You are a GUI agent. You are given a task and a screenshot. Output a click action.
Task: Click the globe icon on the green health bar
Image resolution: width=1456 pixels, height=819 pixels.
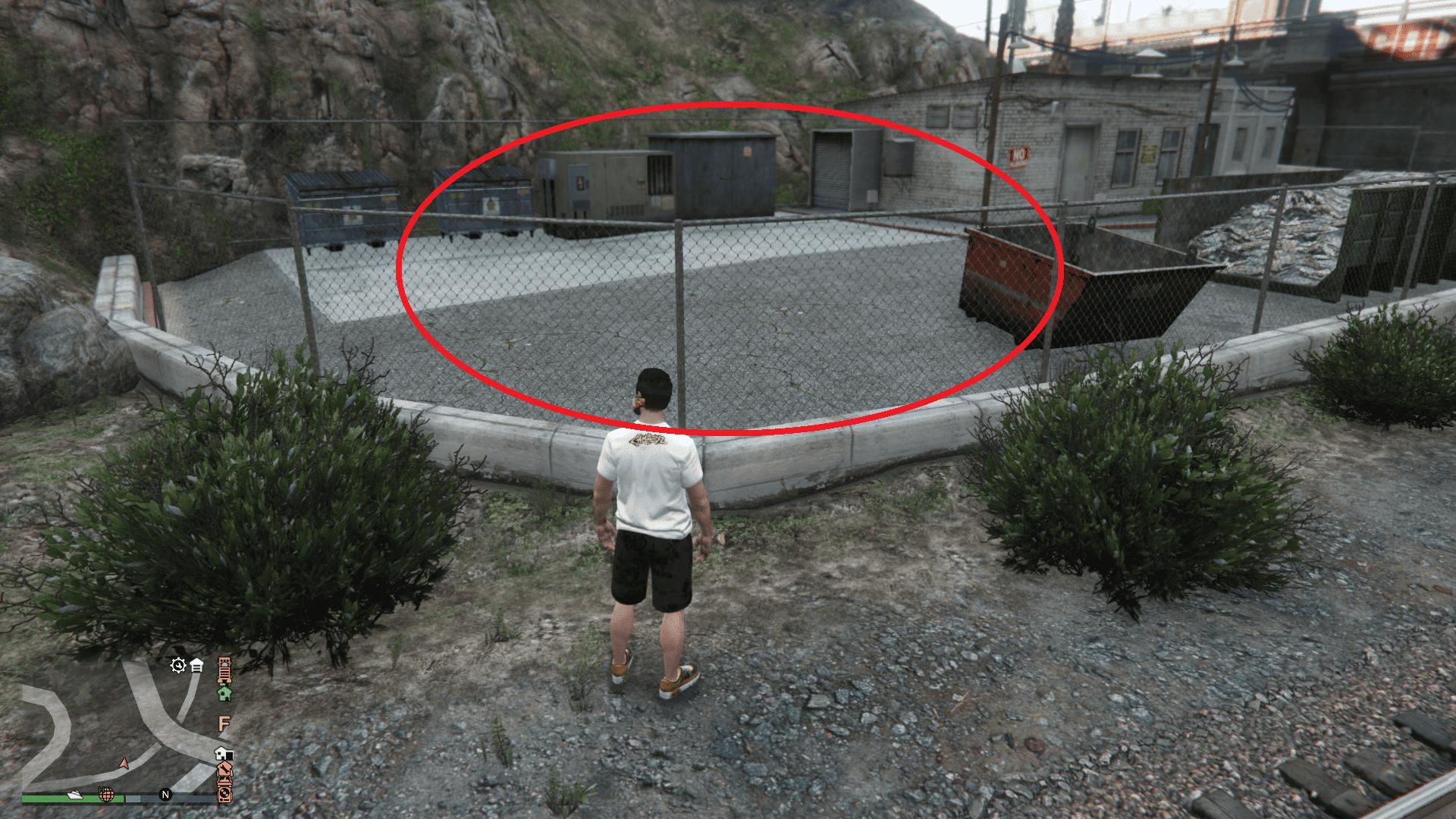106,795
